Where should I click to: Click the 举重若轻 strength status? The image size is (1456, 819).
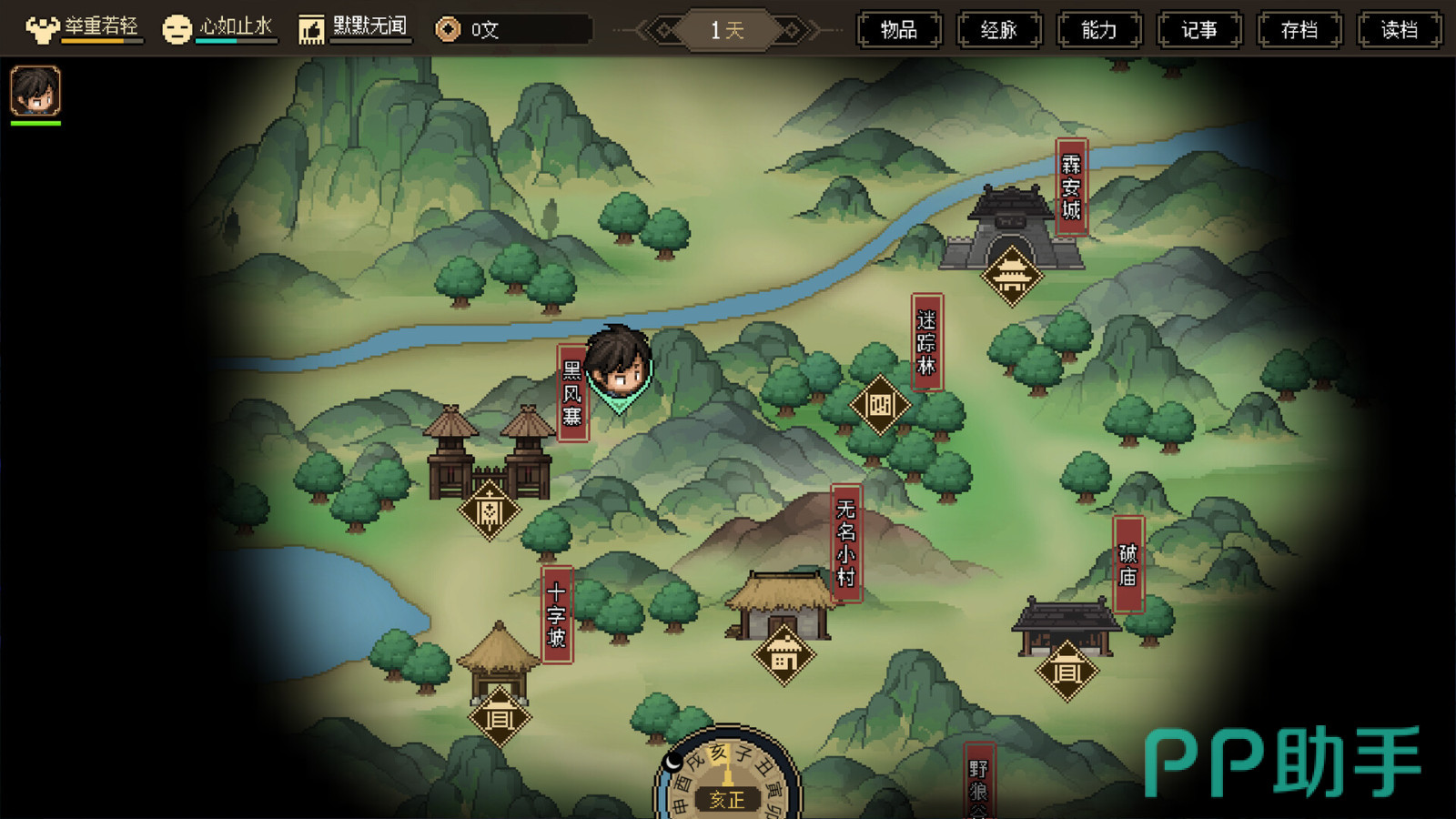coord(83,29)
